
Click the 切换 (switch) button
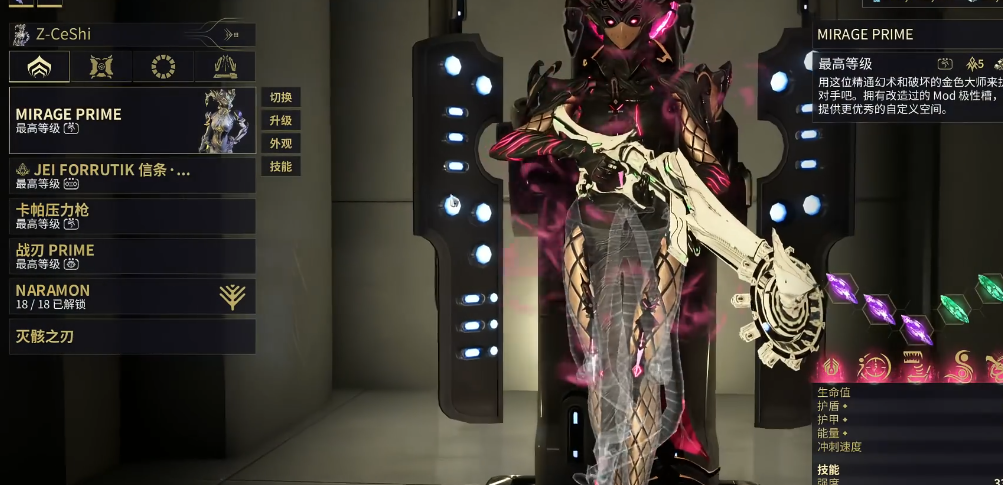click(280, 98)
